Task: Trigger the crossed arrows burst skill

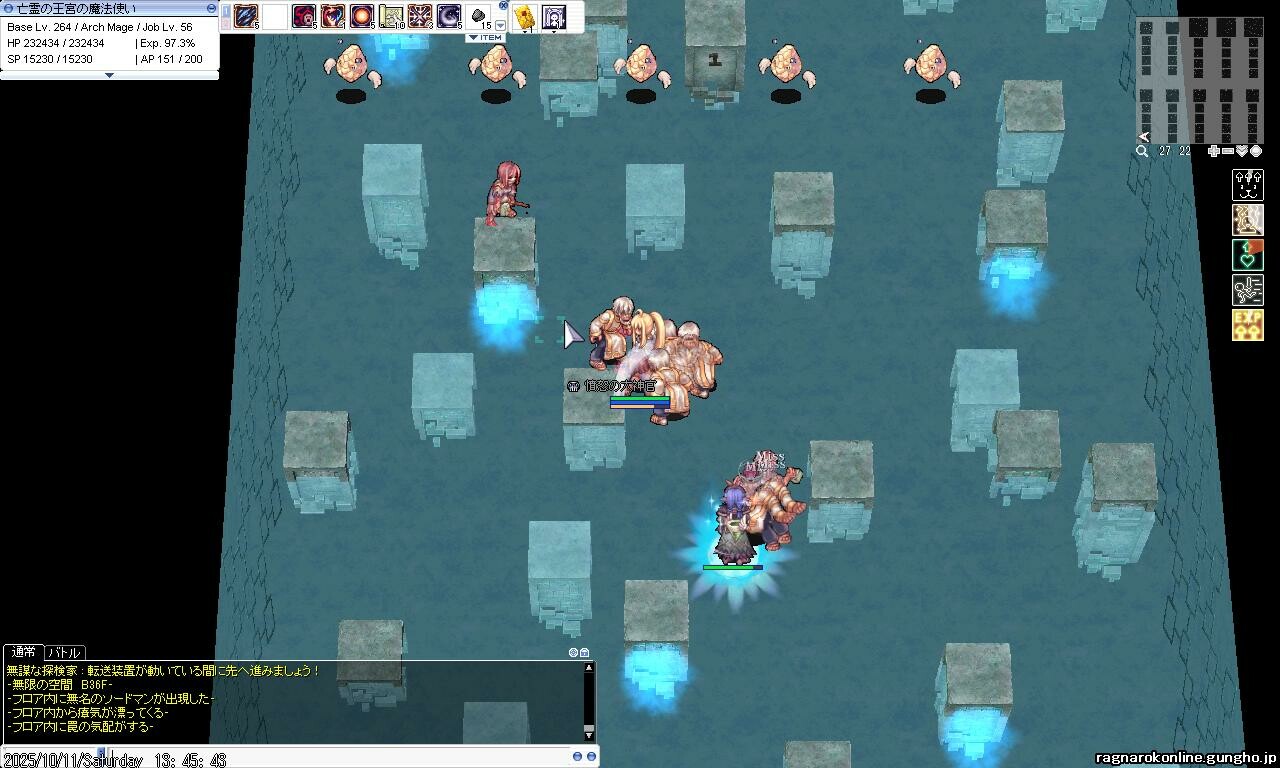Action: point(420,16)
